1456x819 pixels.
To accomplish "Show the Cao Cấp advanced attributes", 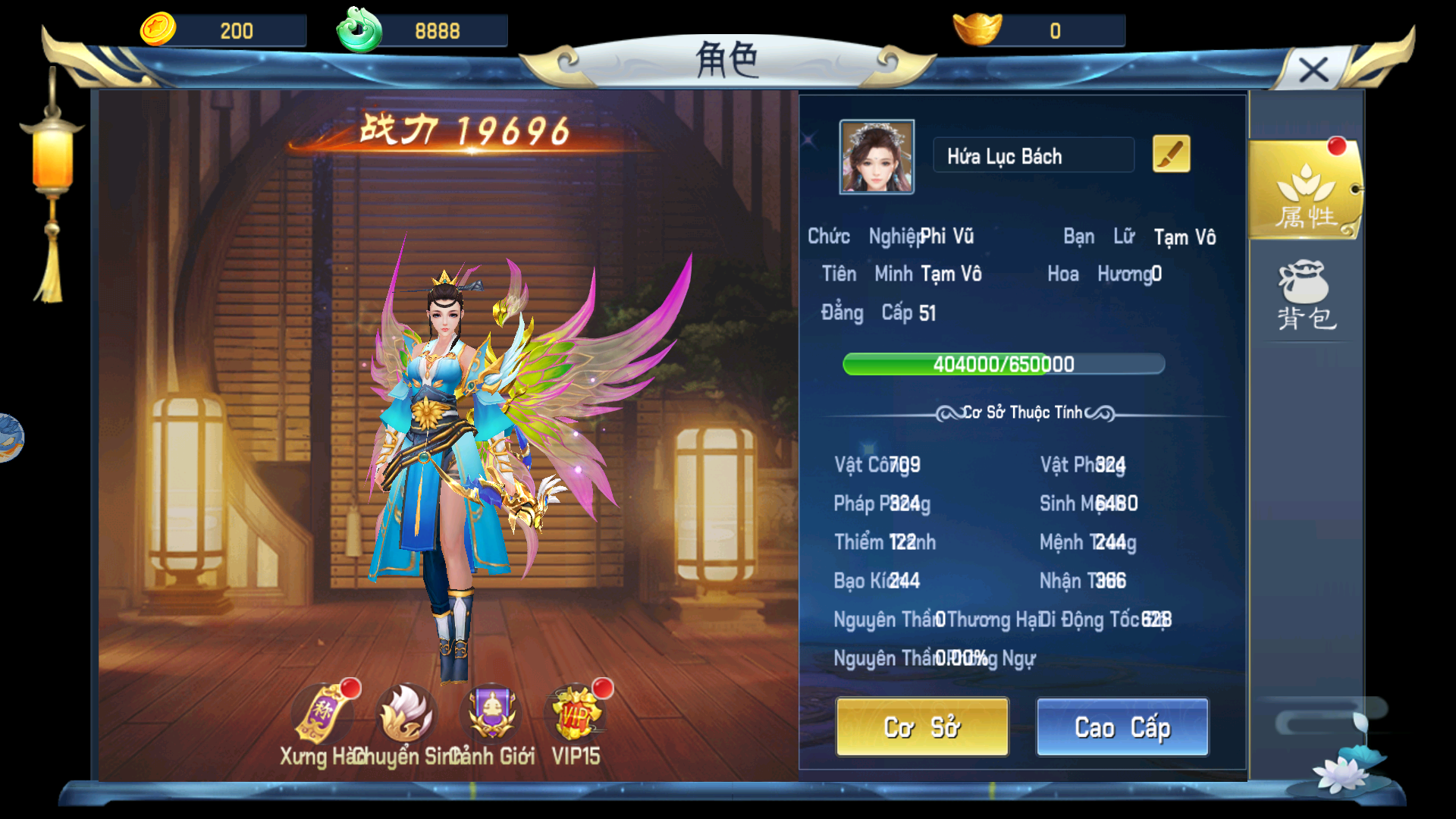I will point(1122,727).
